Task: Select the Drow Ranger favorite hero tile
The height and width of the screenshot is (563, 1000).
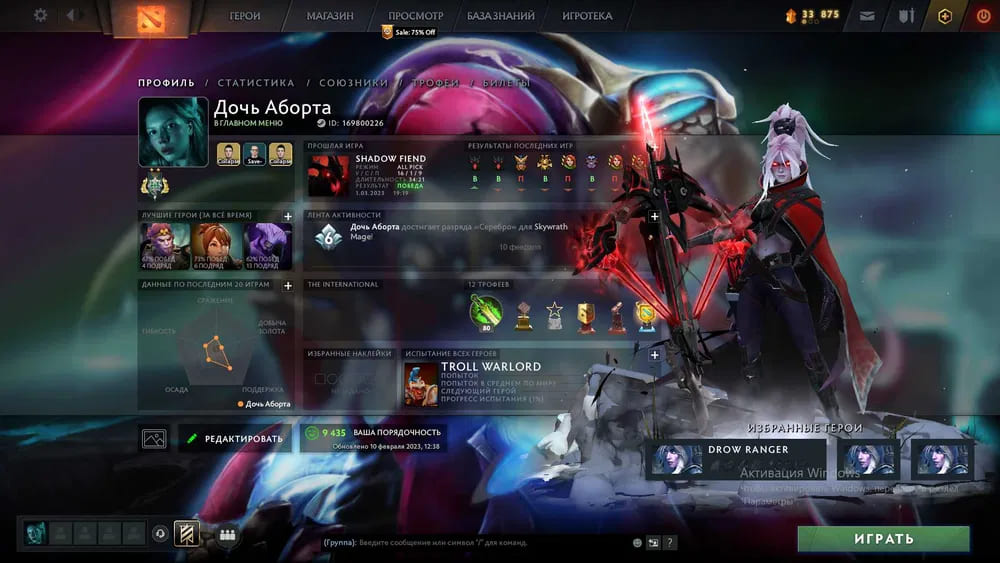Action: tap(736, 457)
